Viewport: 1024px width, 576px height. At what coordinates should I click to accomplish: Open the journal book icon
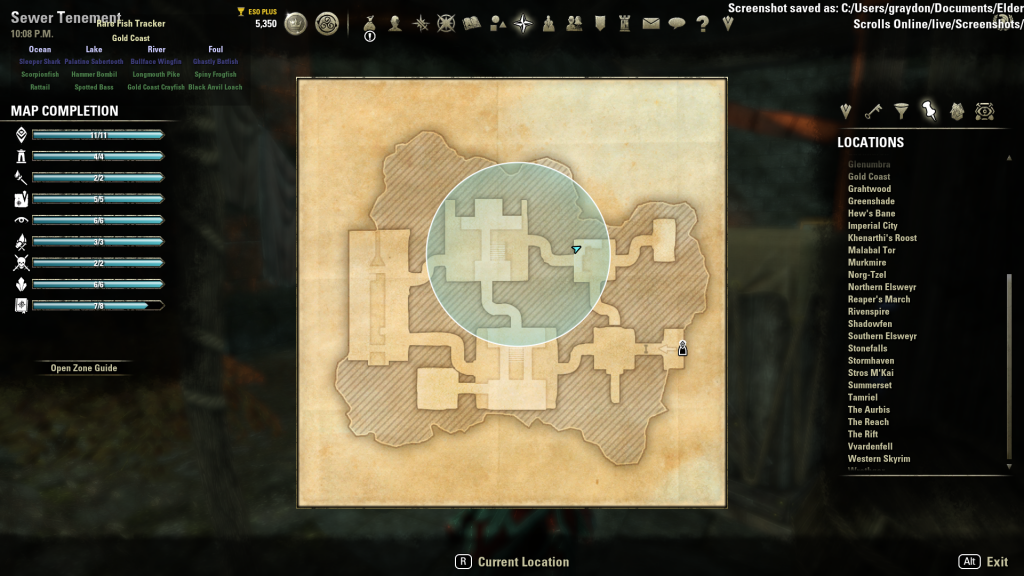472,24
